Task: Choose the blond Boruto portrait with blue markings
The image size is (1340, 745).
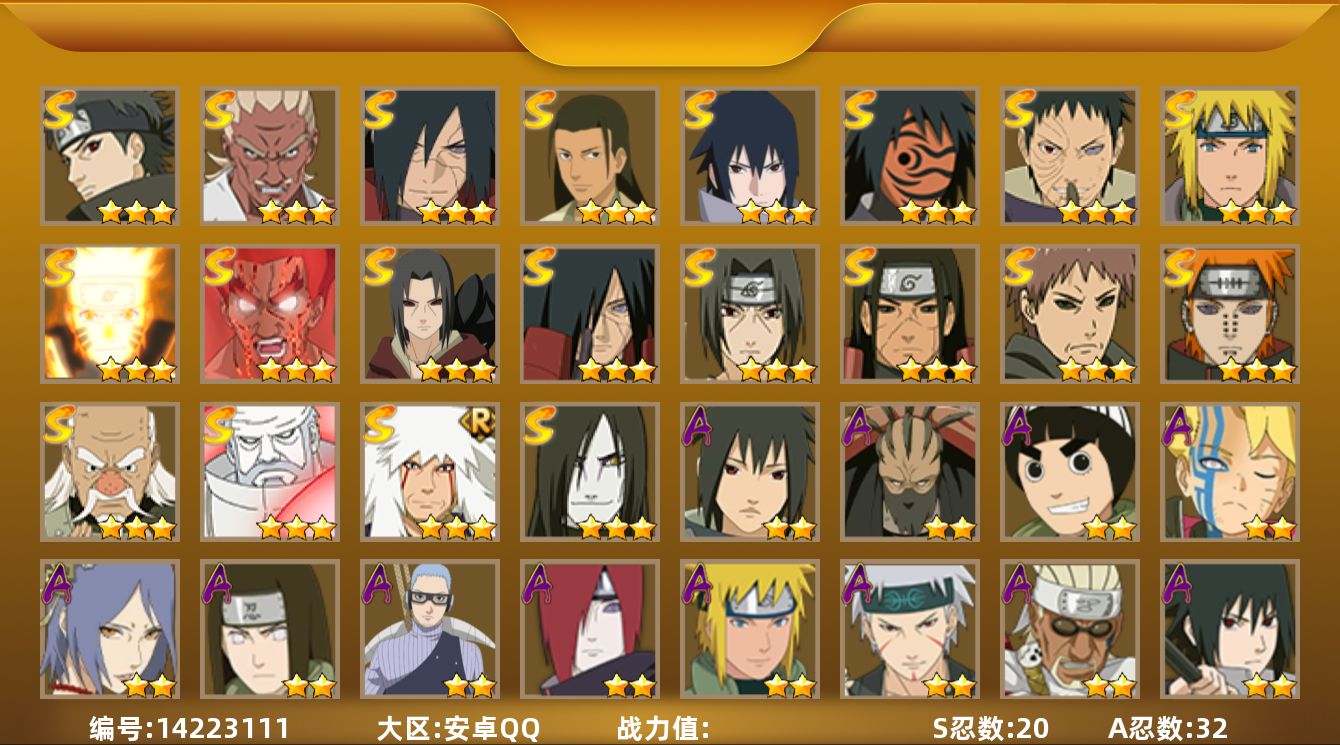Action: tap(1229, 472)
